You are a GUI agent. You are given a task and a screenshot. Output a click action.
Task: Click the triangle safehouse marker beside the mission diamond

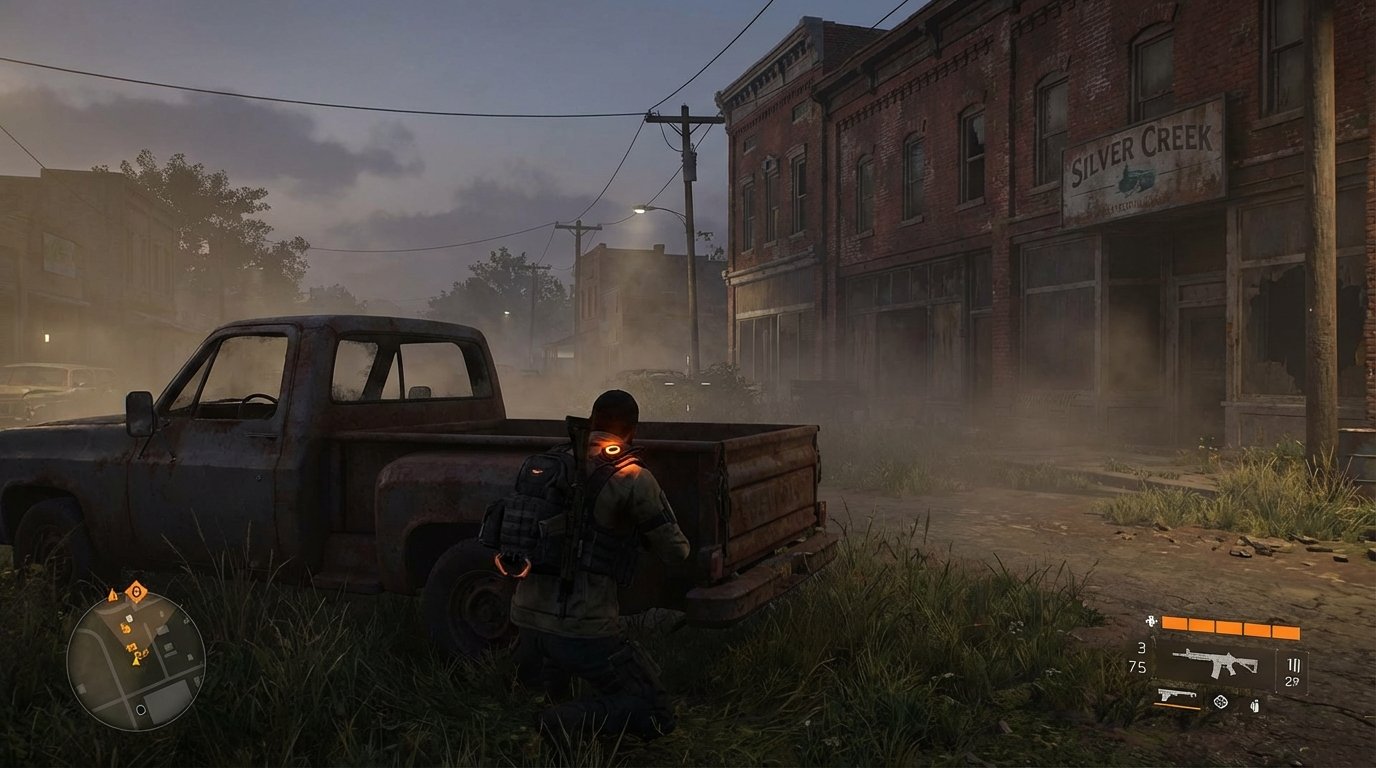[x=112, y=595]
